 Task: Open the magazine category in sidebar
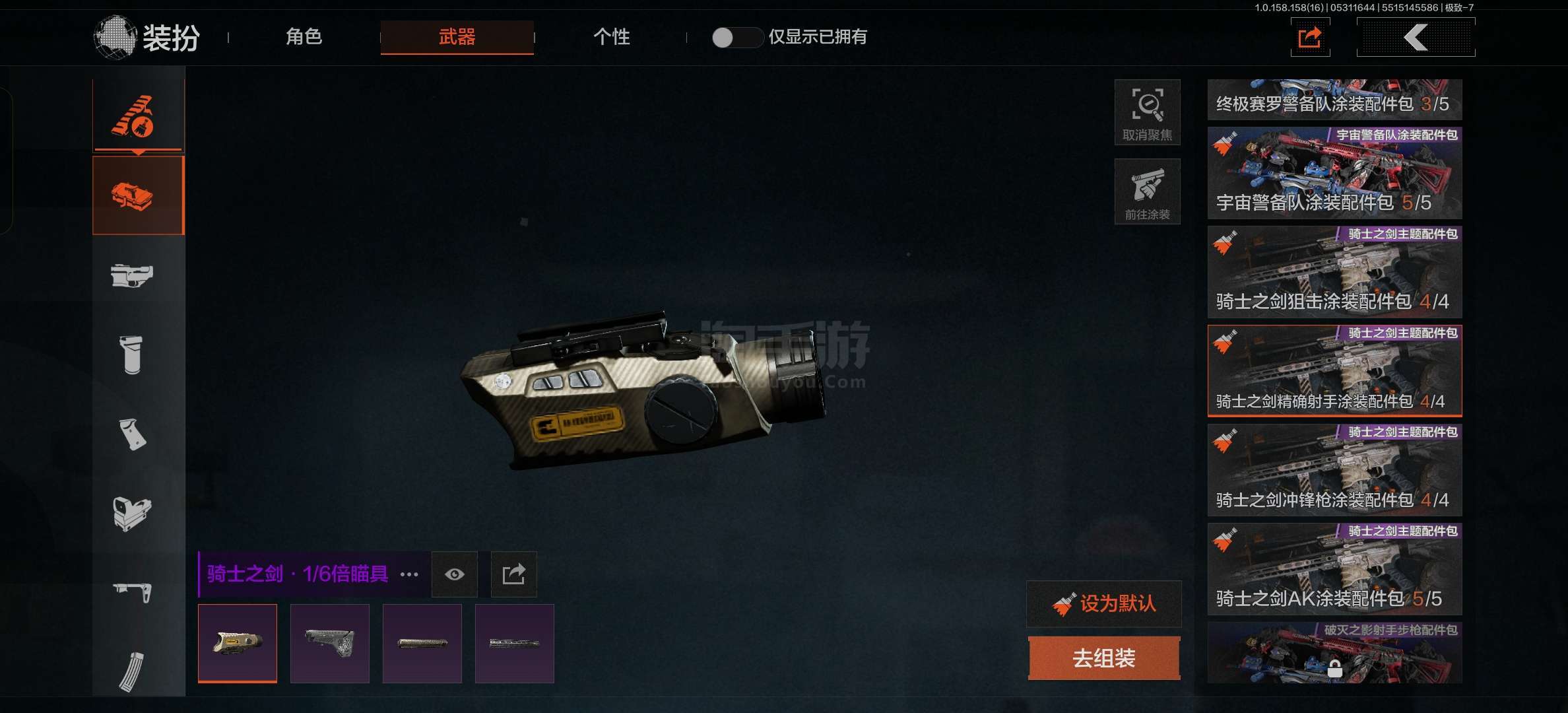(132, 670)
